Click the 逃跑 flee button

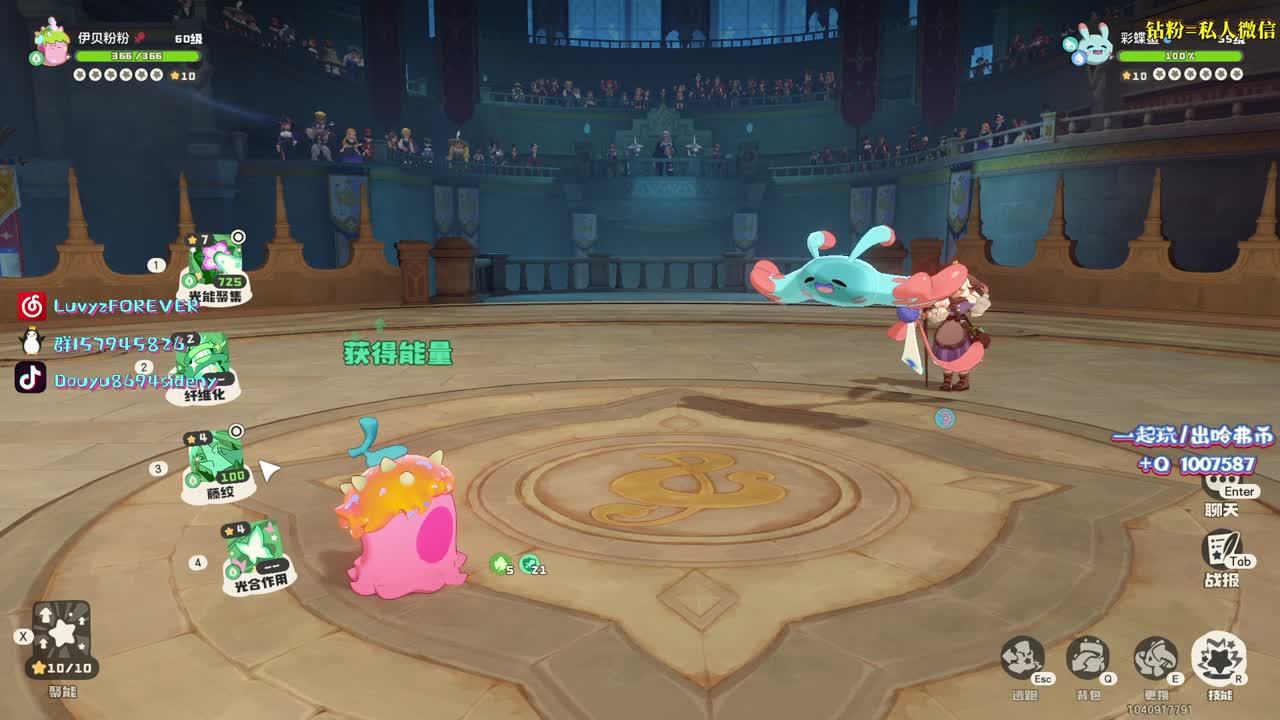click(1022, 659)
